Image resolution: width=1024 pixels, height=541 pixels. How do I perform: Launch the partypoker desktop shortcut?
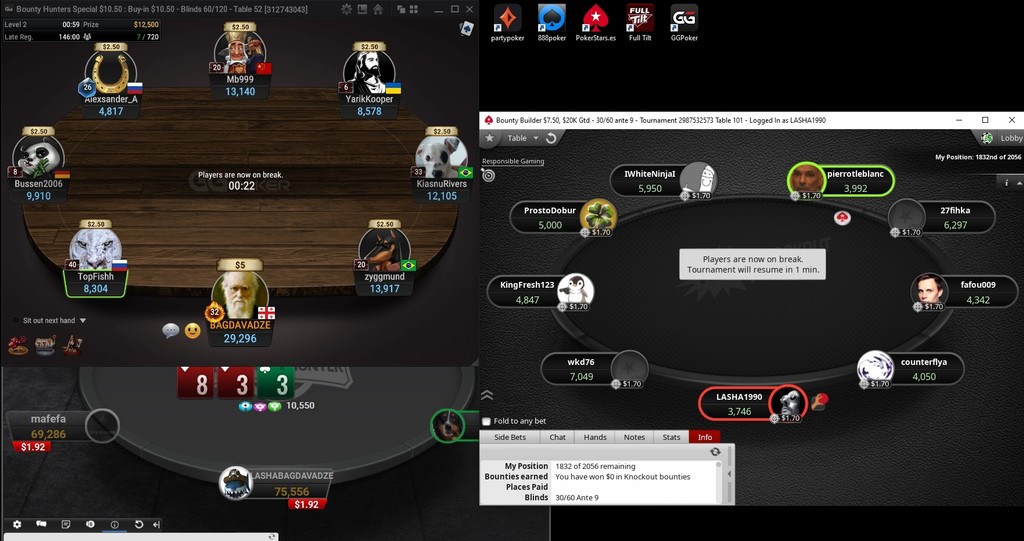507,23
